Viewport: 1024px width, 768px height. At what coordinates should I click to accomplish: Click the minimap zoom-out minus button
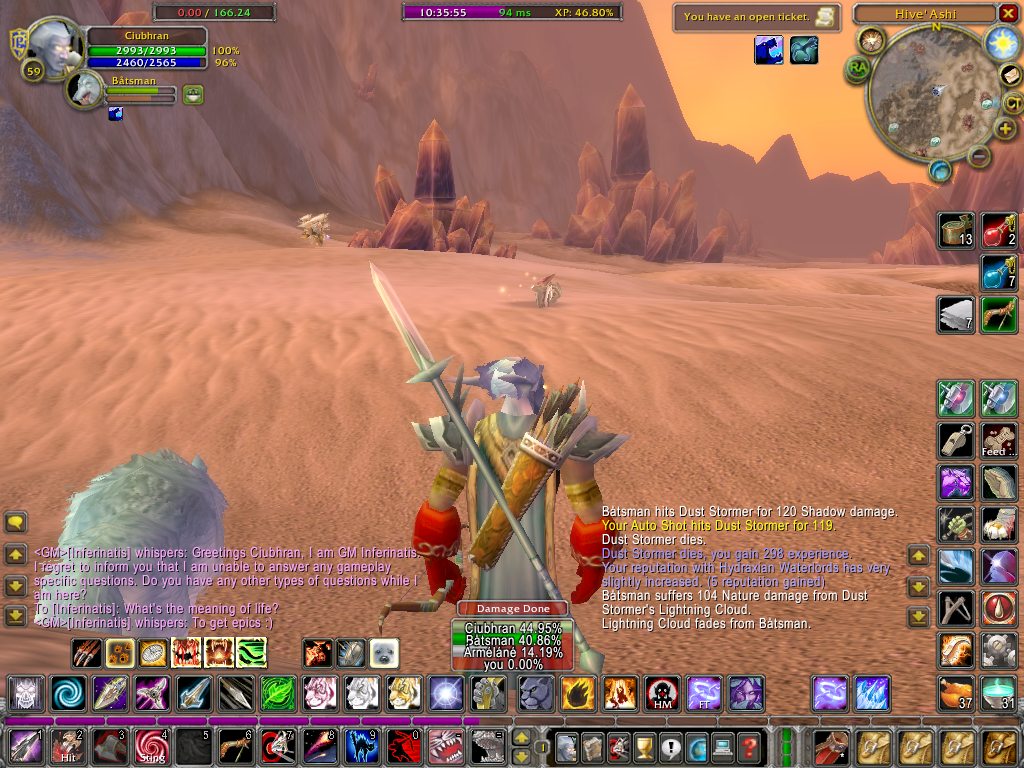point(980,155)
